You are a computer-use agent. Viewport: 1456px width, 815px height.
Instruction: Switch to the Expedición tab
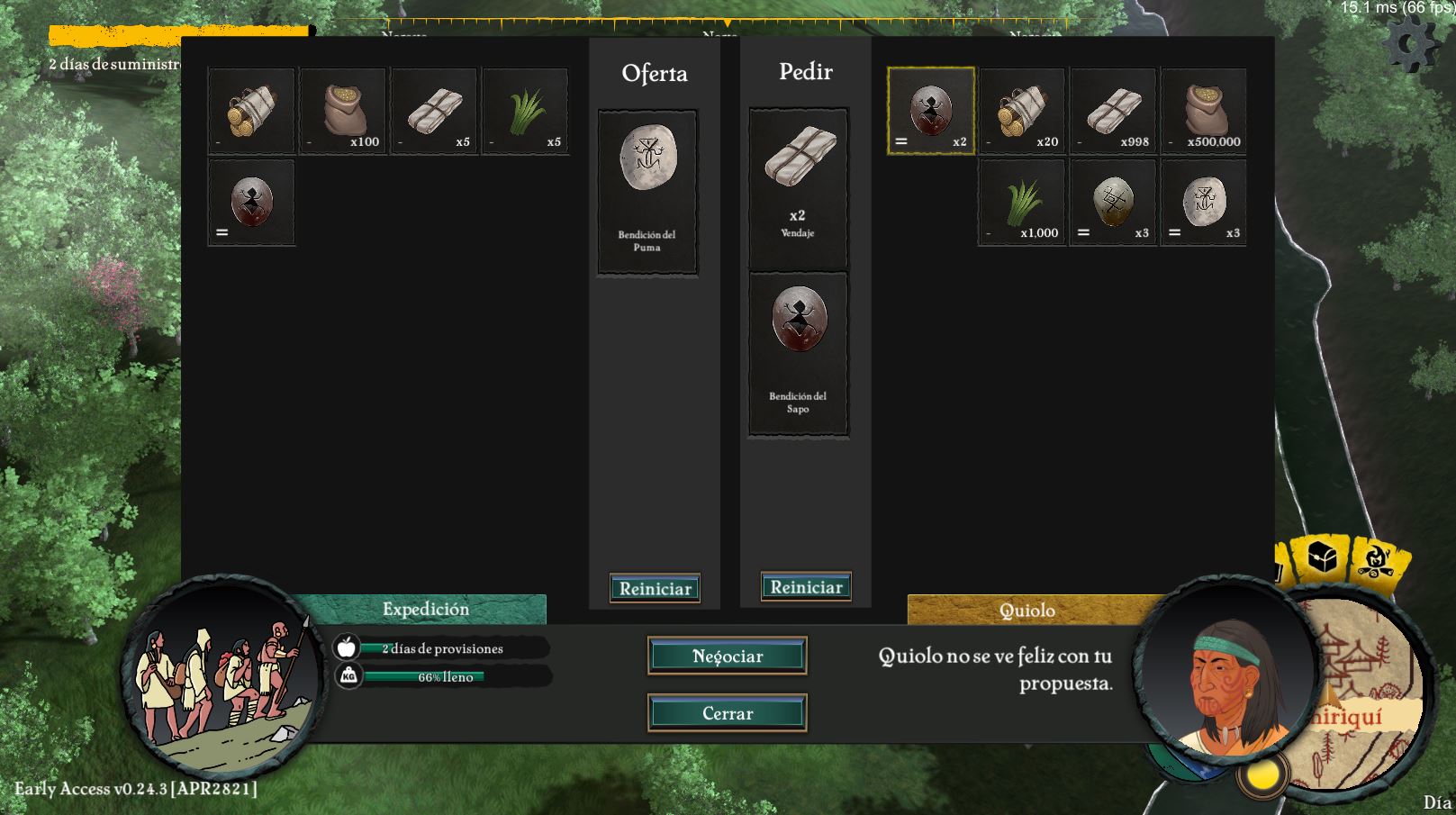[x=425, y=609]
